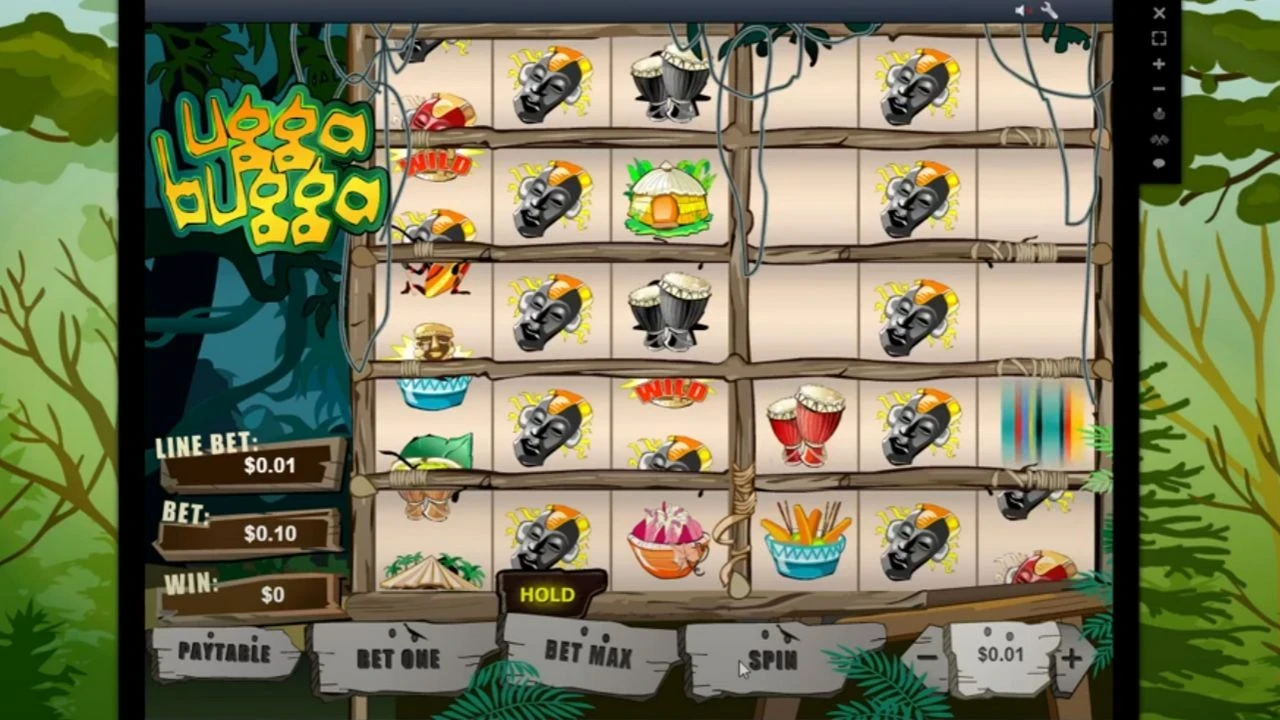Click a black tribal mask symbol
Screen dimensions: 1280x720
(x=549, y=85)
